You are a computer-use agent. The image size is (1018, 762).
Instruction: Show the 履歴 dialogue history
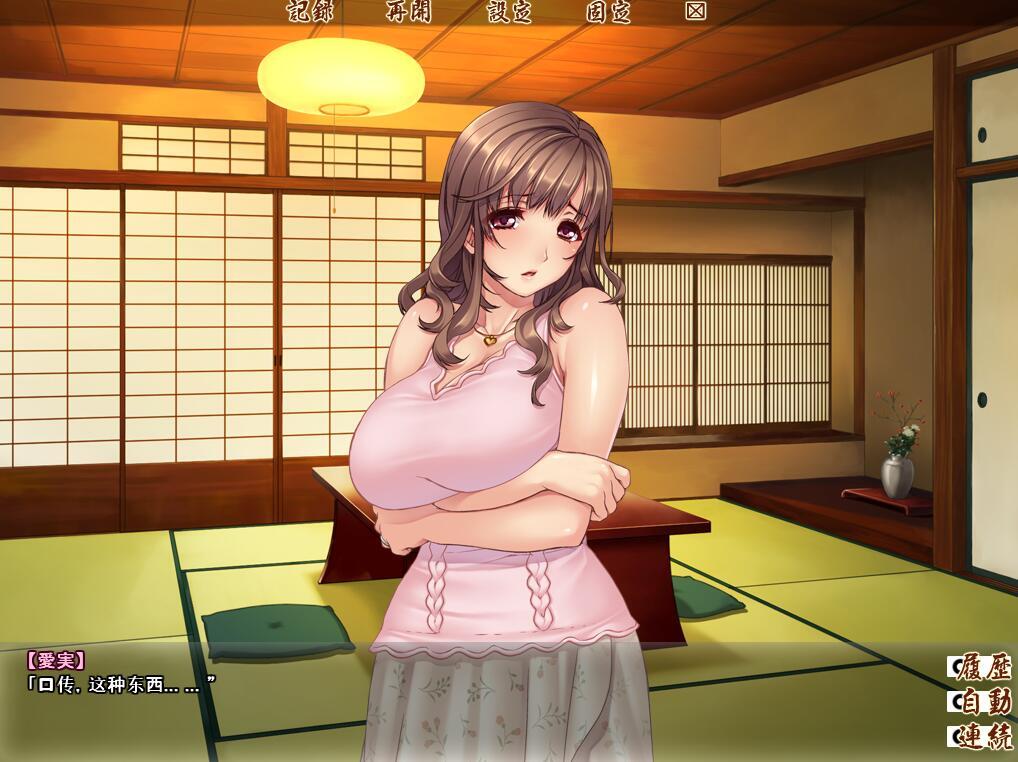(982, 666)
